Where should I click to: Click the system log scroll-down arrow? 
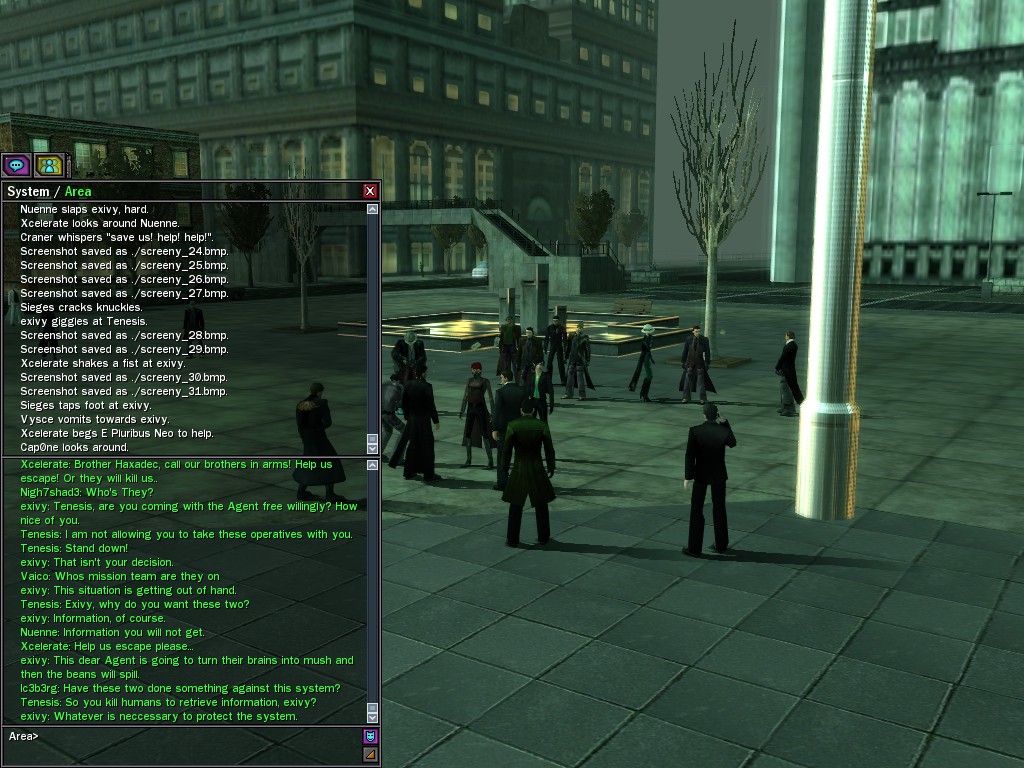click(373, 448)
